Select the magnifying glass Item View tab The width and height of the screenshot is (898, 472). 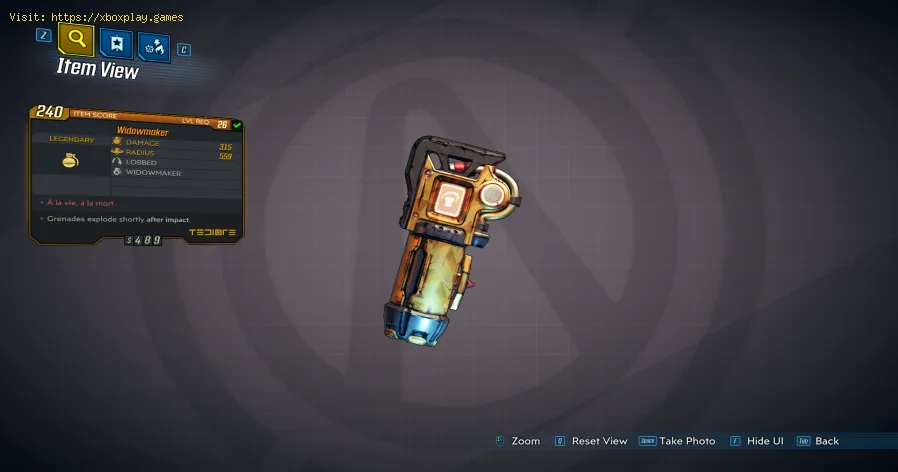(76, 40)
